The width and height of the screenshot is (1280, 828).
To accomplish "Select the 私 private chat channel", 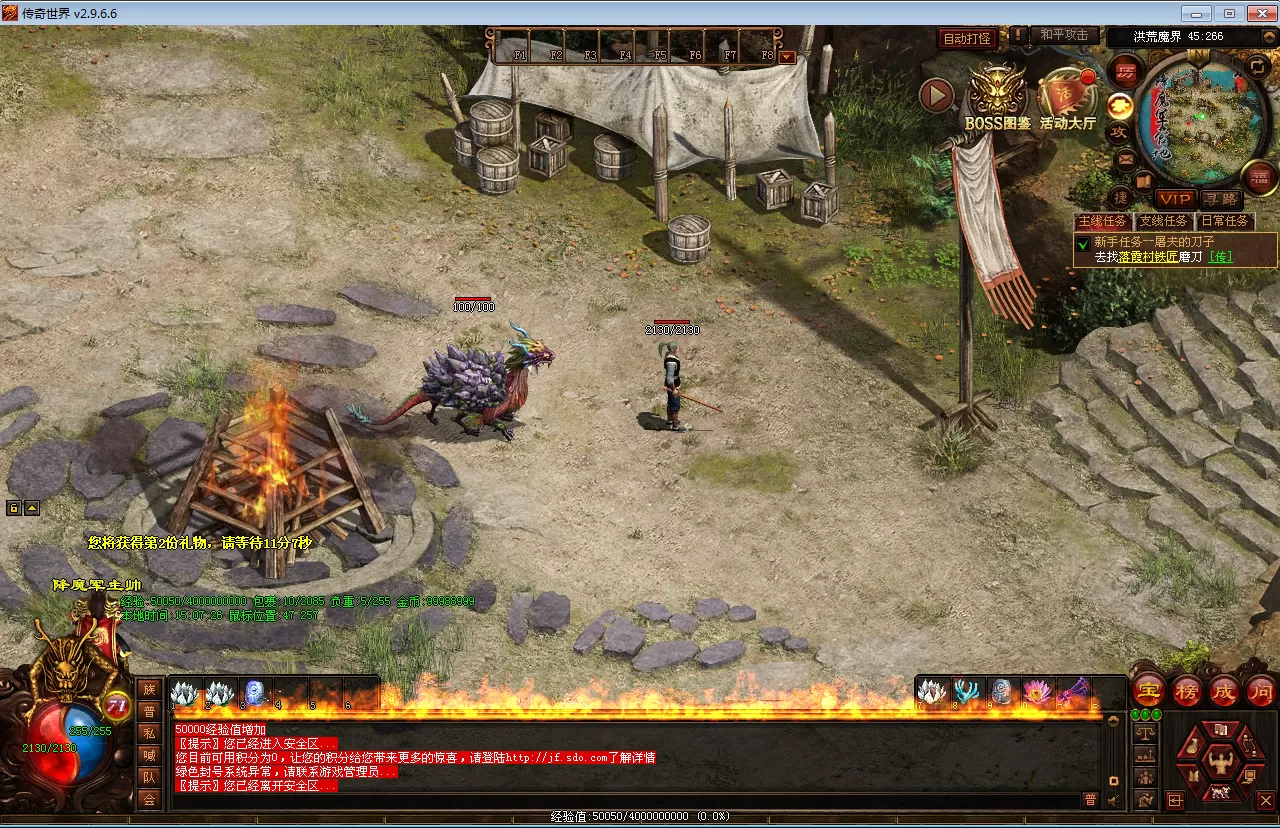I will 149,733.
